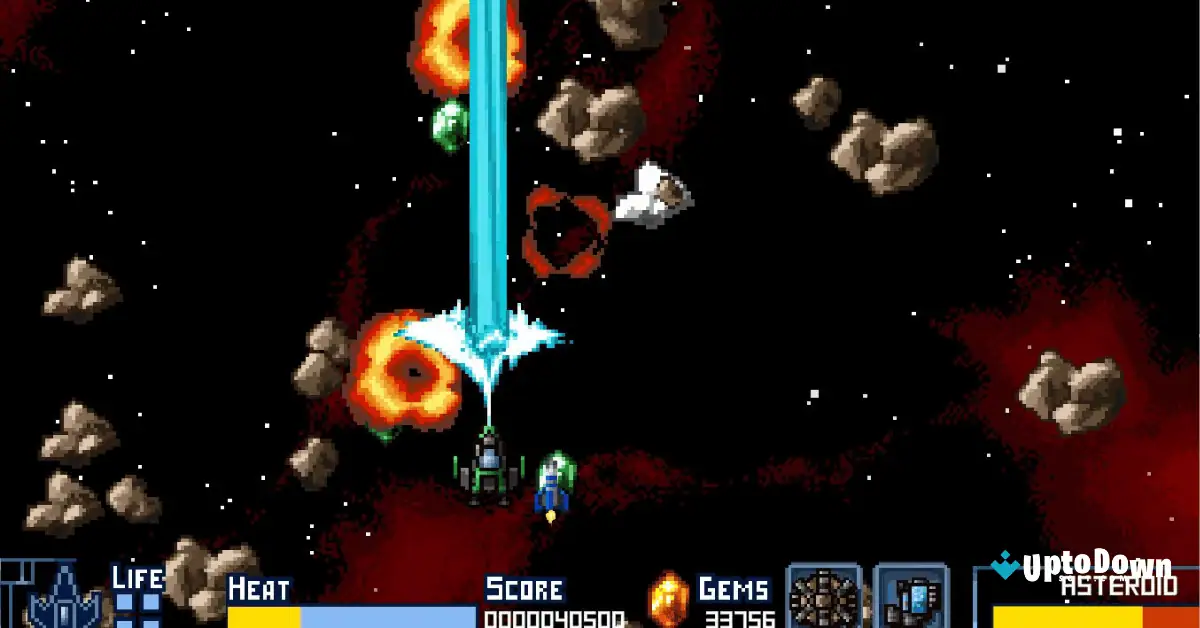
Task: Activate the blue device item slot
Action: [911, 599]
